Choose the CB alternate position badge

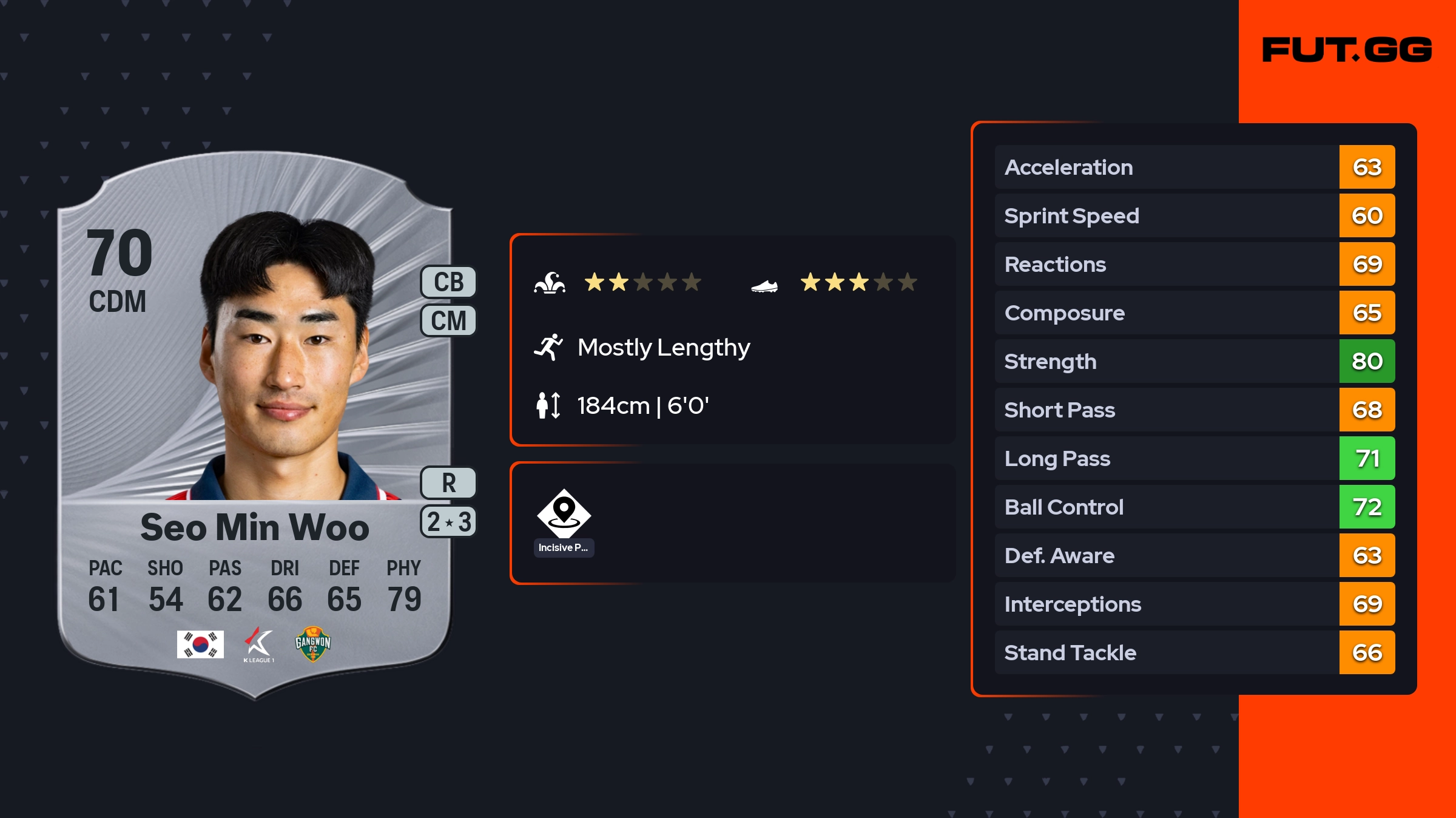[448, 282]
